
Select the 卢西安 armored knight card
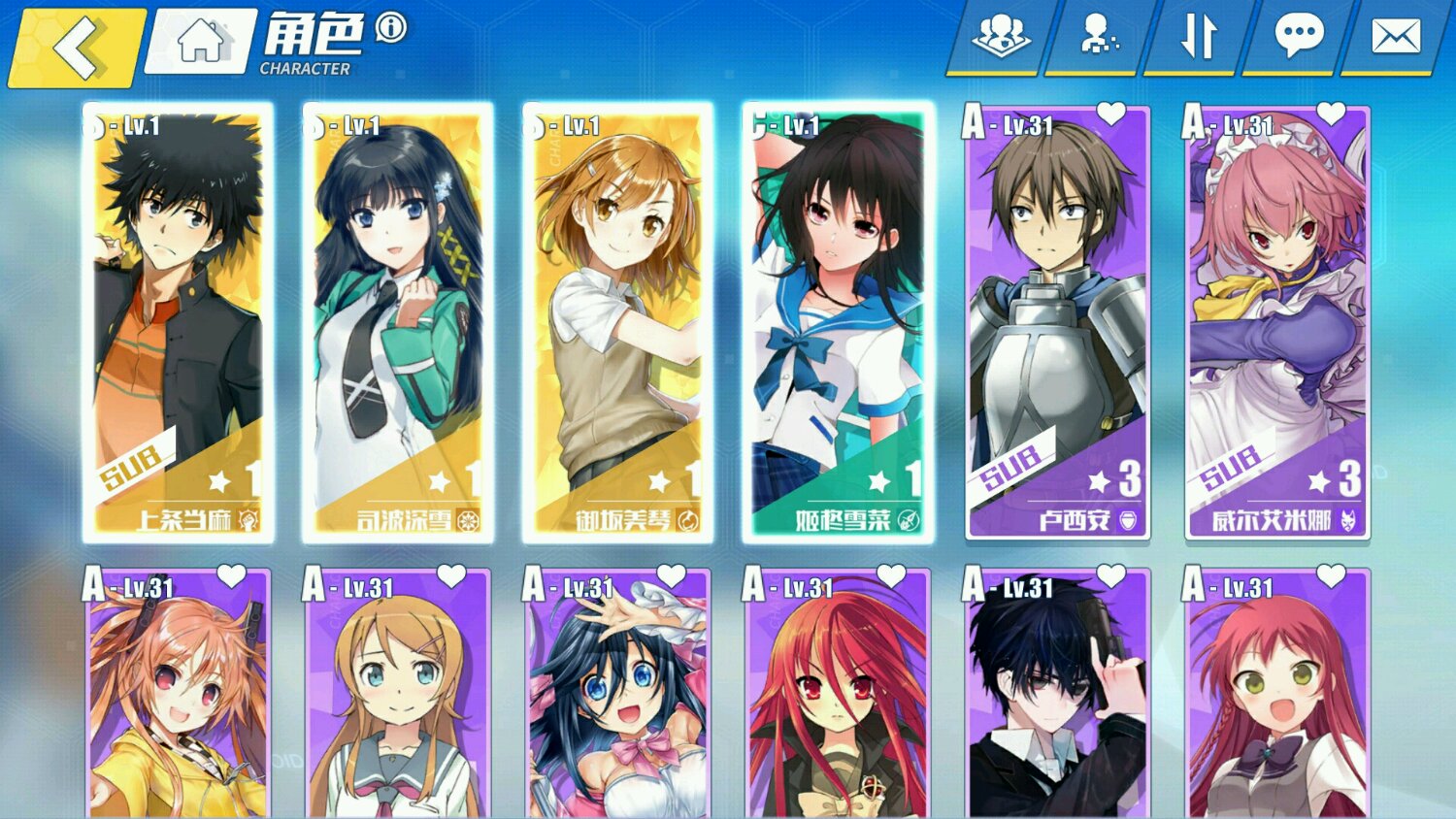[1058, 322]
